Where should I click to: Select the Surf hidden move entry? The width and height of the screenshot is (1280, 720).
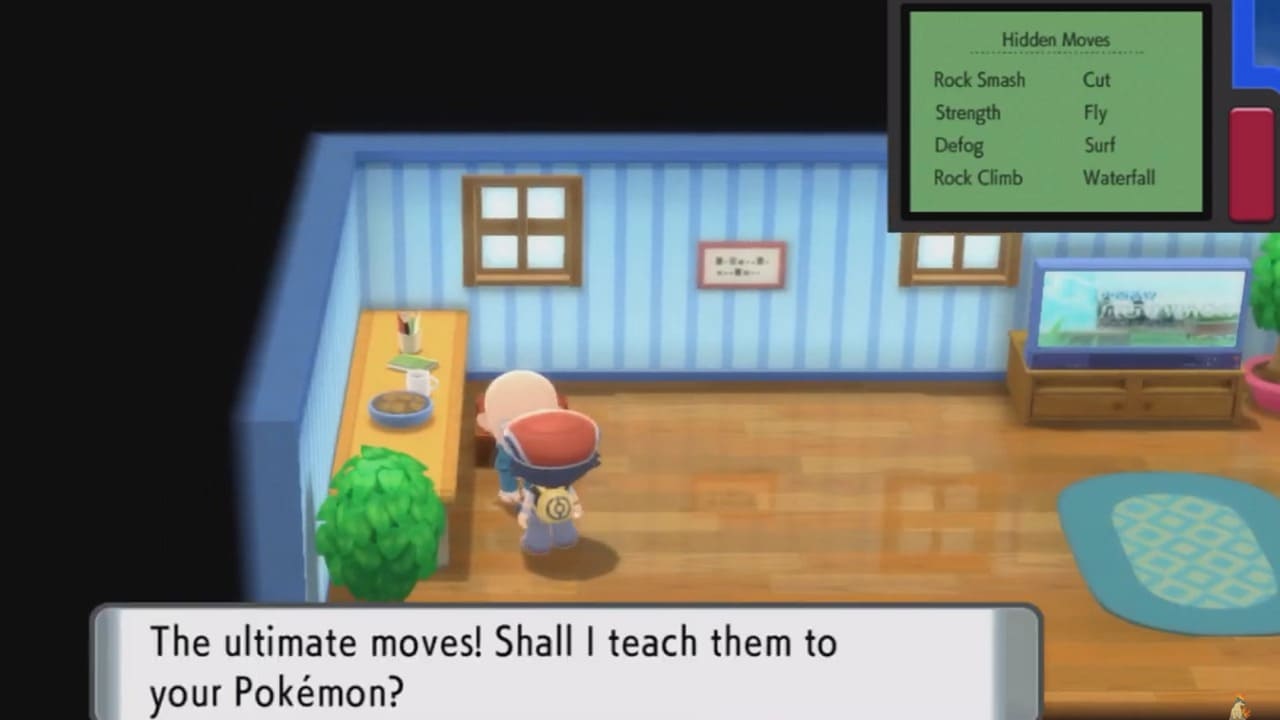point(1099,146)
